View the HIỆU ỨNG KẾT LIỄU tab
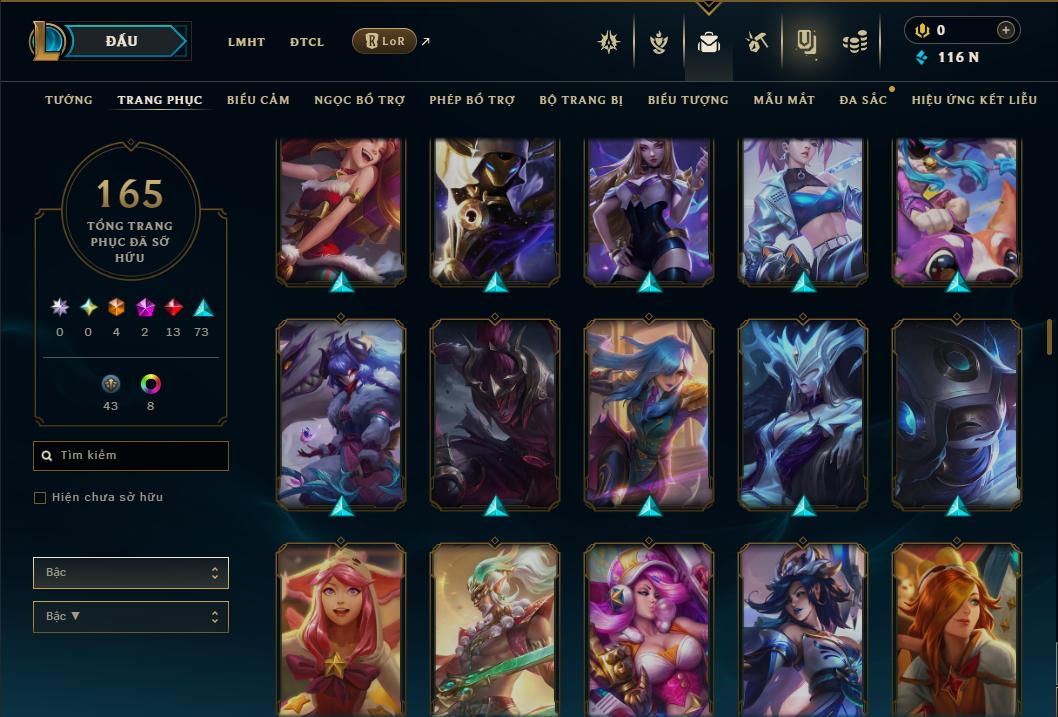Screen dimensions: 1058x717 pos(974,100)
